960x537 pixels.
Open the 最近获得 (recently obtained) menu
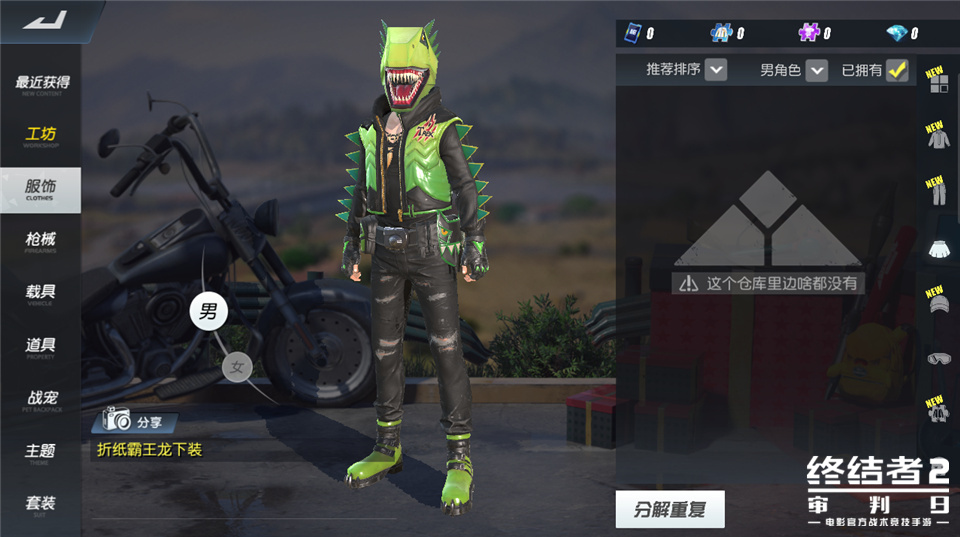[41, 84]
